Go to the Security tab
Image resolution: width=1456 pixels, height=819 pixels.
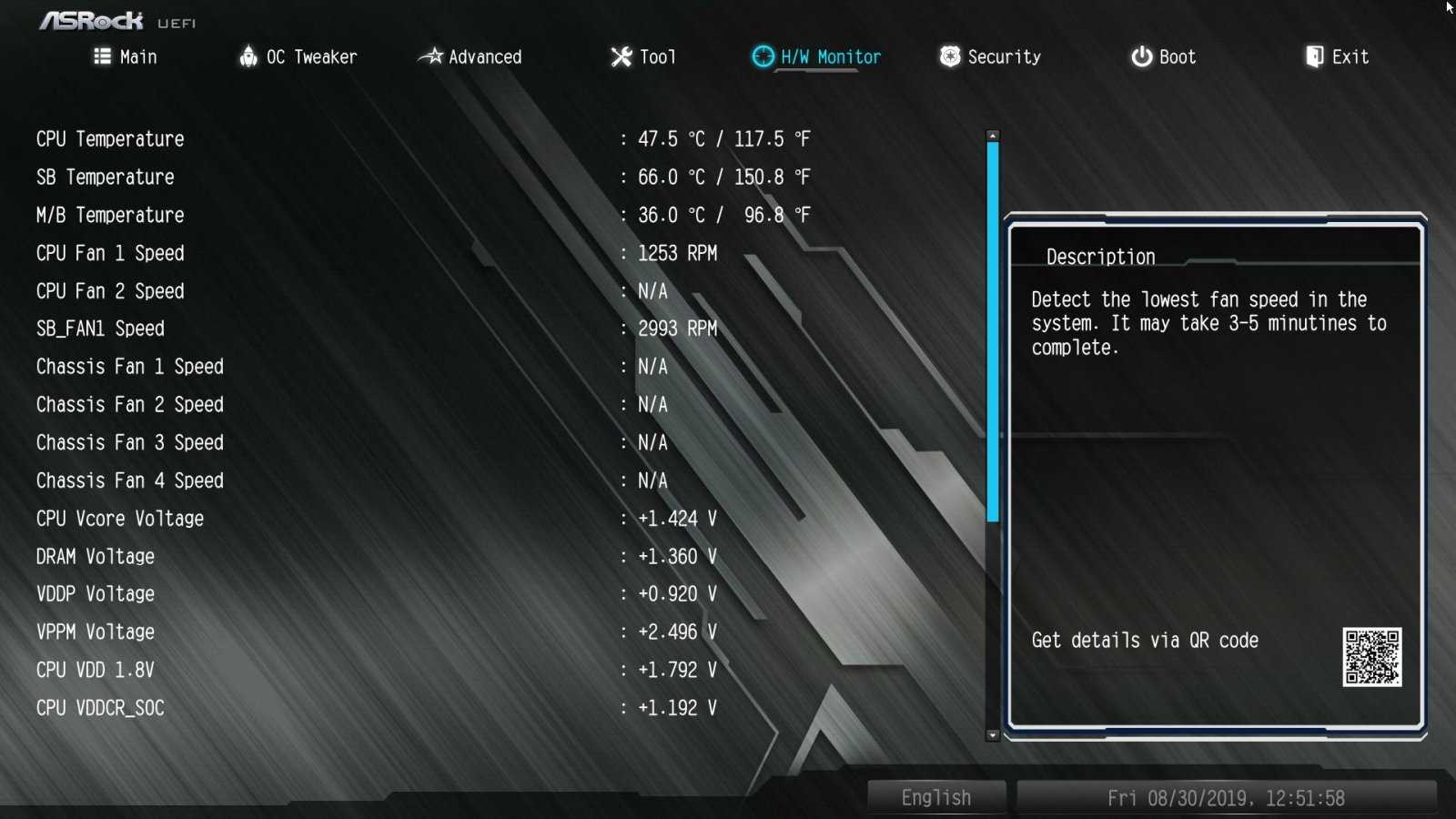coord(991,57)
